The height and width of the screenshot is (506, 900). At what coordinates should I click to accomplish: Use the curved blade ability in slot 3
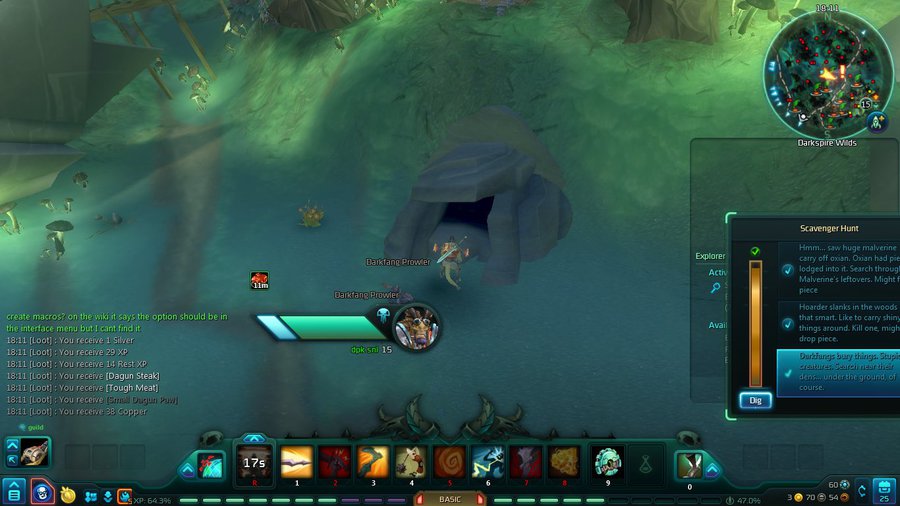(373, 462)
